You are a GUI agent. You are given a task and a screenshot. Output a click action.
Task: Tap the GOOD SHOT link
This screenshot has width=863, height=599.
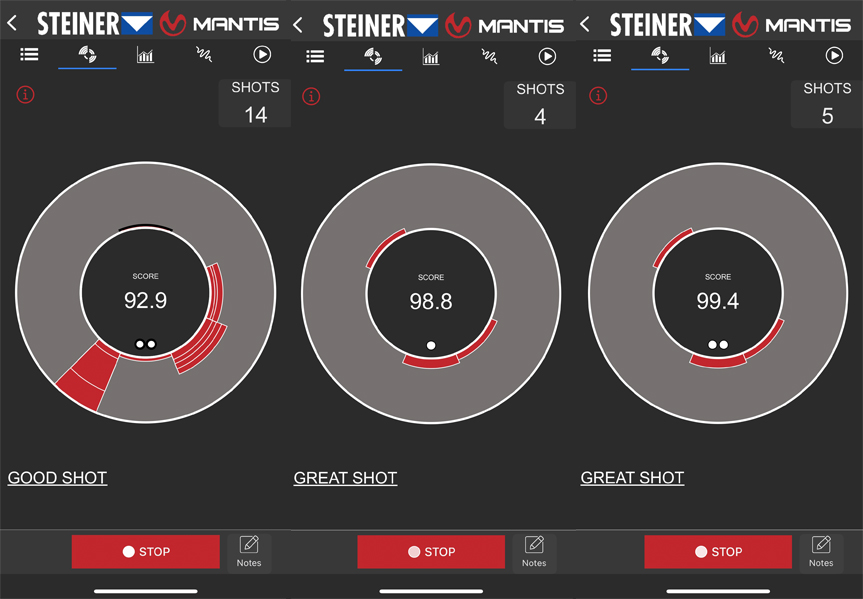[57, 478]
